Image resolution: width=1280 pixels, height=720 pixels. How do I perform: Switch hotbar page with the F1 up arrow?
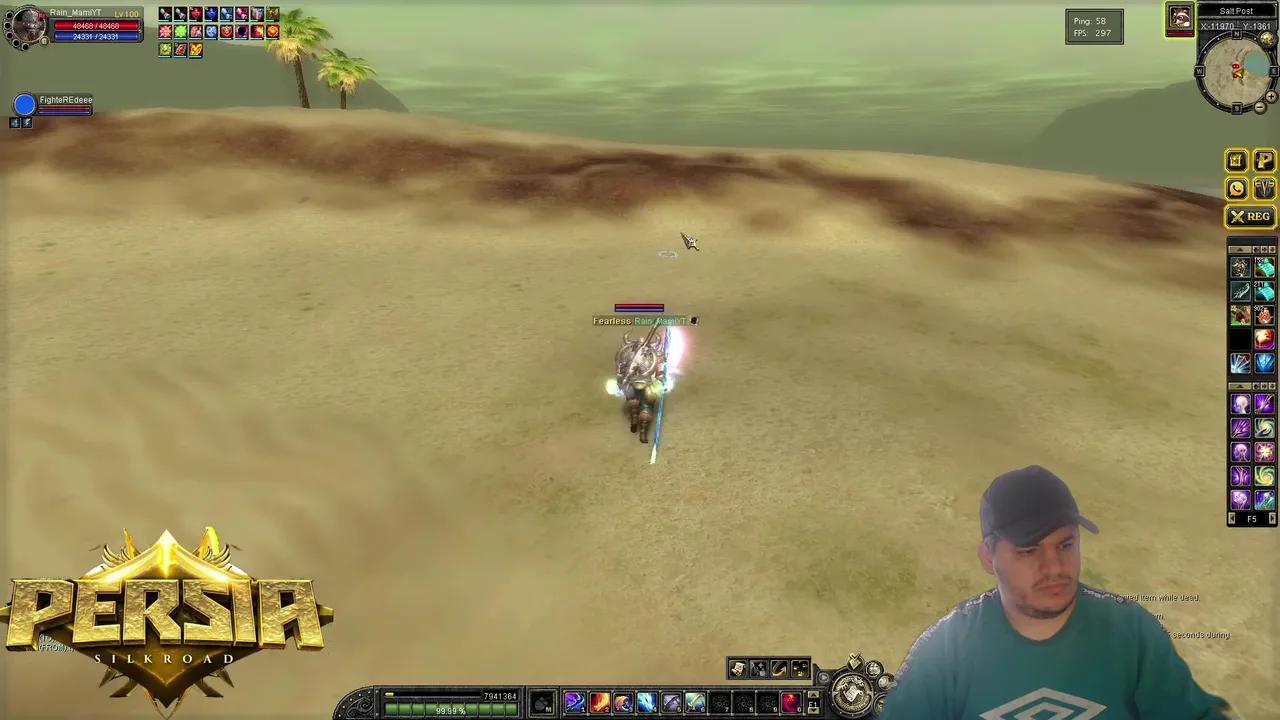tap(813, 695)
